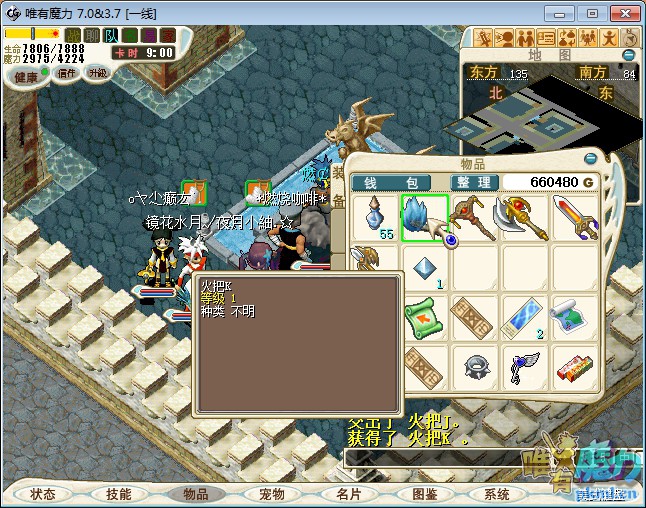Toggle the 物品 items tab
Image resolution: width=646 pixels, height=508 pixels.
click(x=196, y=494)
